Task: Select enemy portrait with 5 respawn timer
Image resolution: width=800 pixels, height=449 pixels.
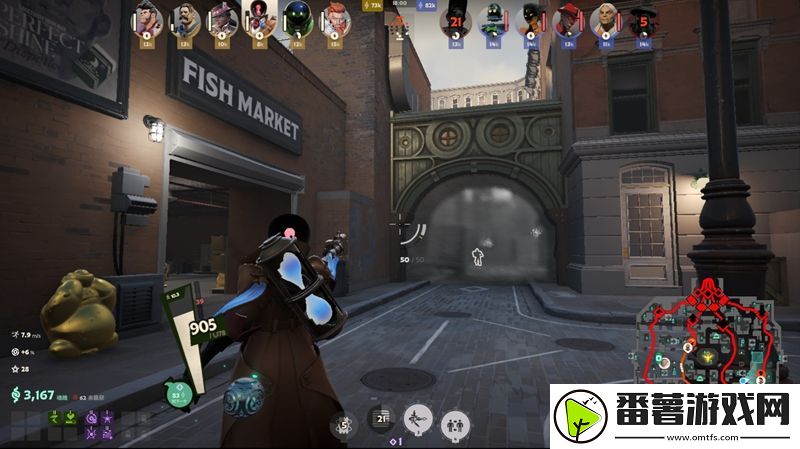Action: [x=642, y=19]
